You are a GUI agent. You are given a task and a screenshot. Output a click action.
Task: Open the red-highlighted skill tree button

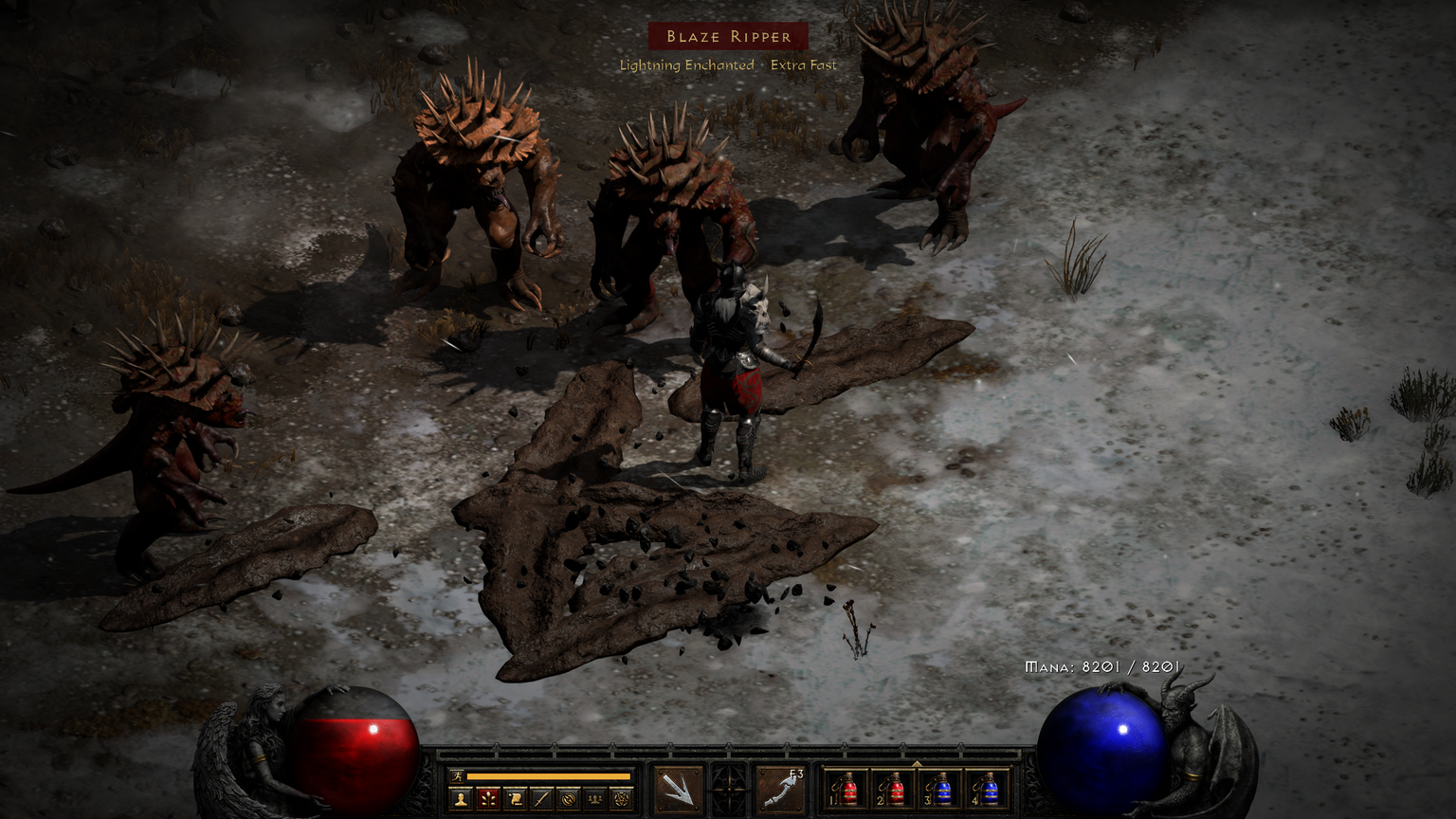click(488, 799)
